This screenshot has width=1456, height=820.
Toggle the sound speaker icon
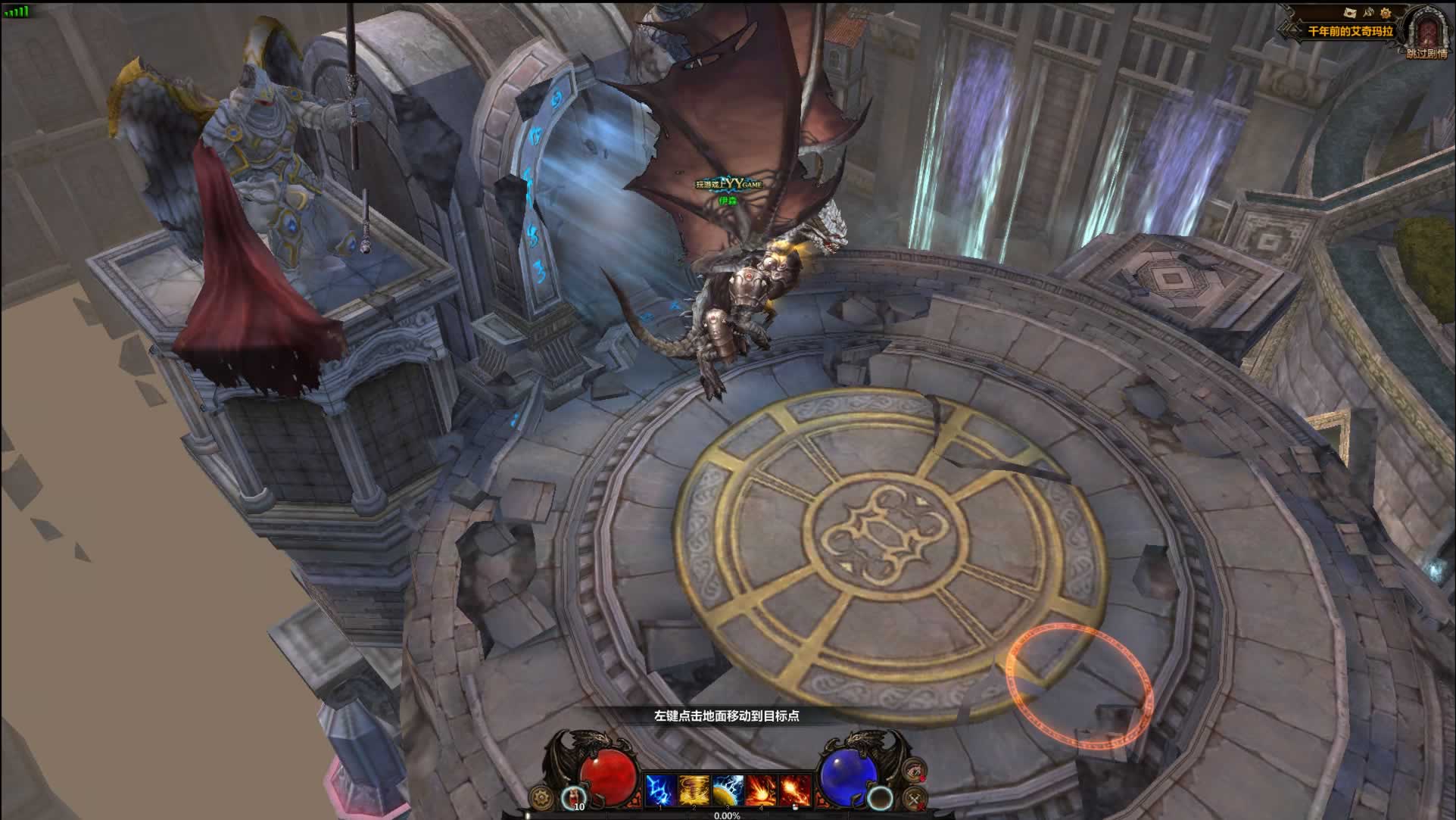1368,13
